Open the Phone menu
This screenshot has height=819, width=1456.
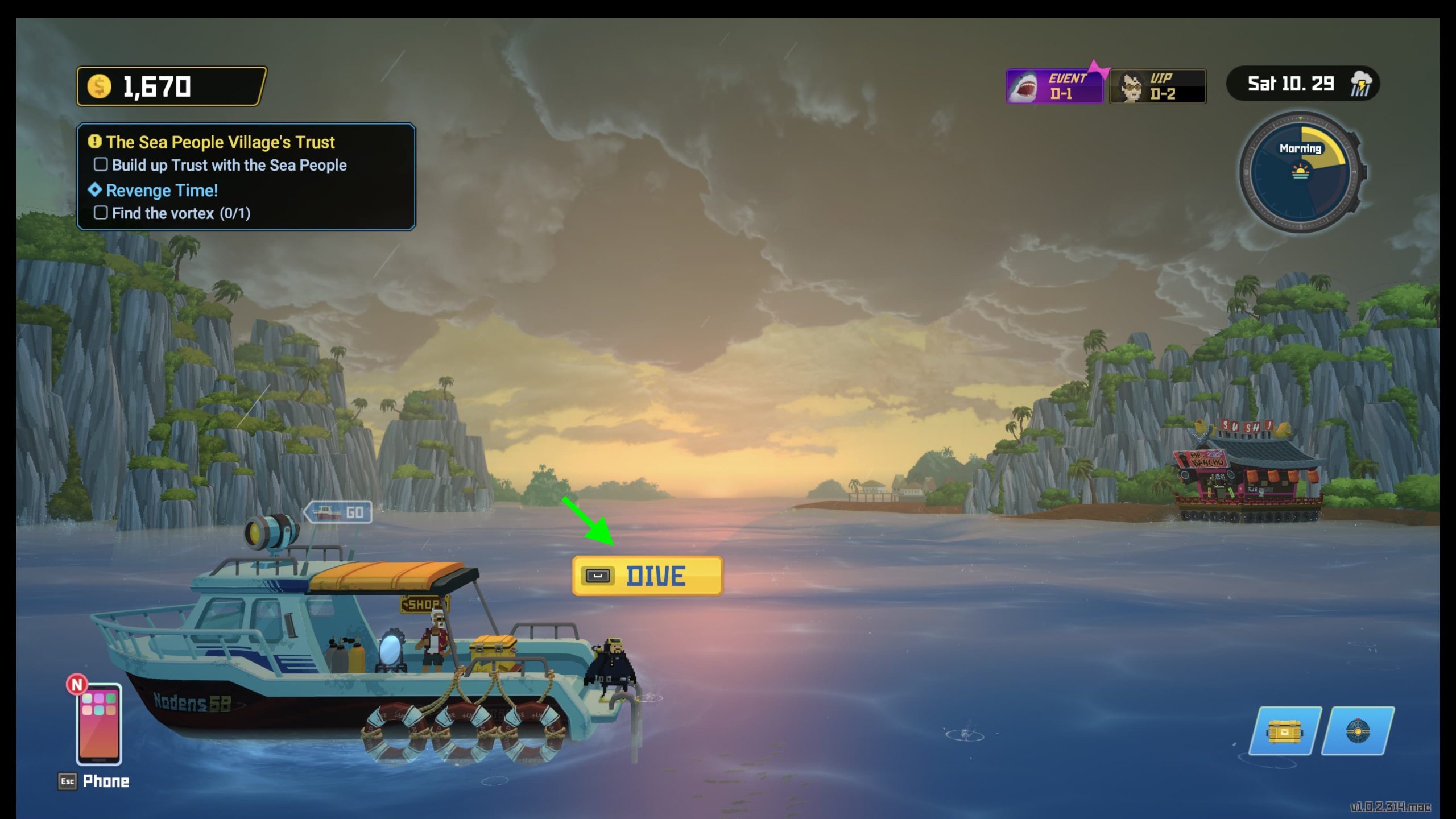(99, 725)
